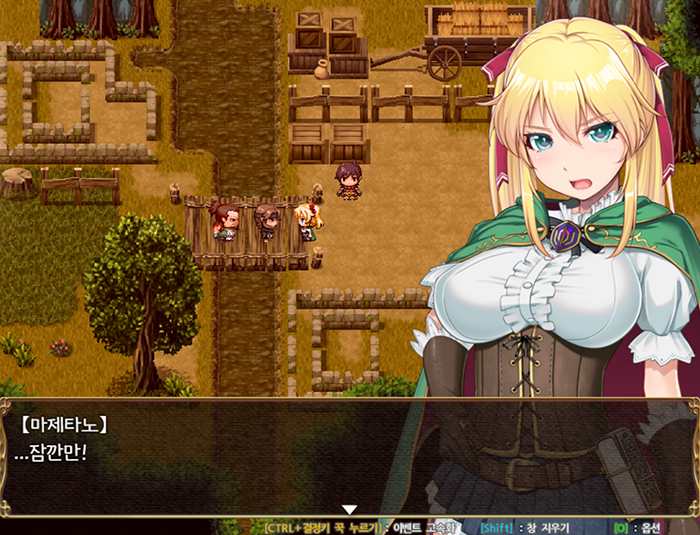
Task: Click the white continue arrow below the dialogue
Action: [349, 511]
